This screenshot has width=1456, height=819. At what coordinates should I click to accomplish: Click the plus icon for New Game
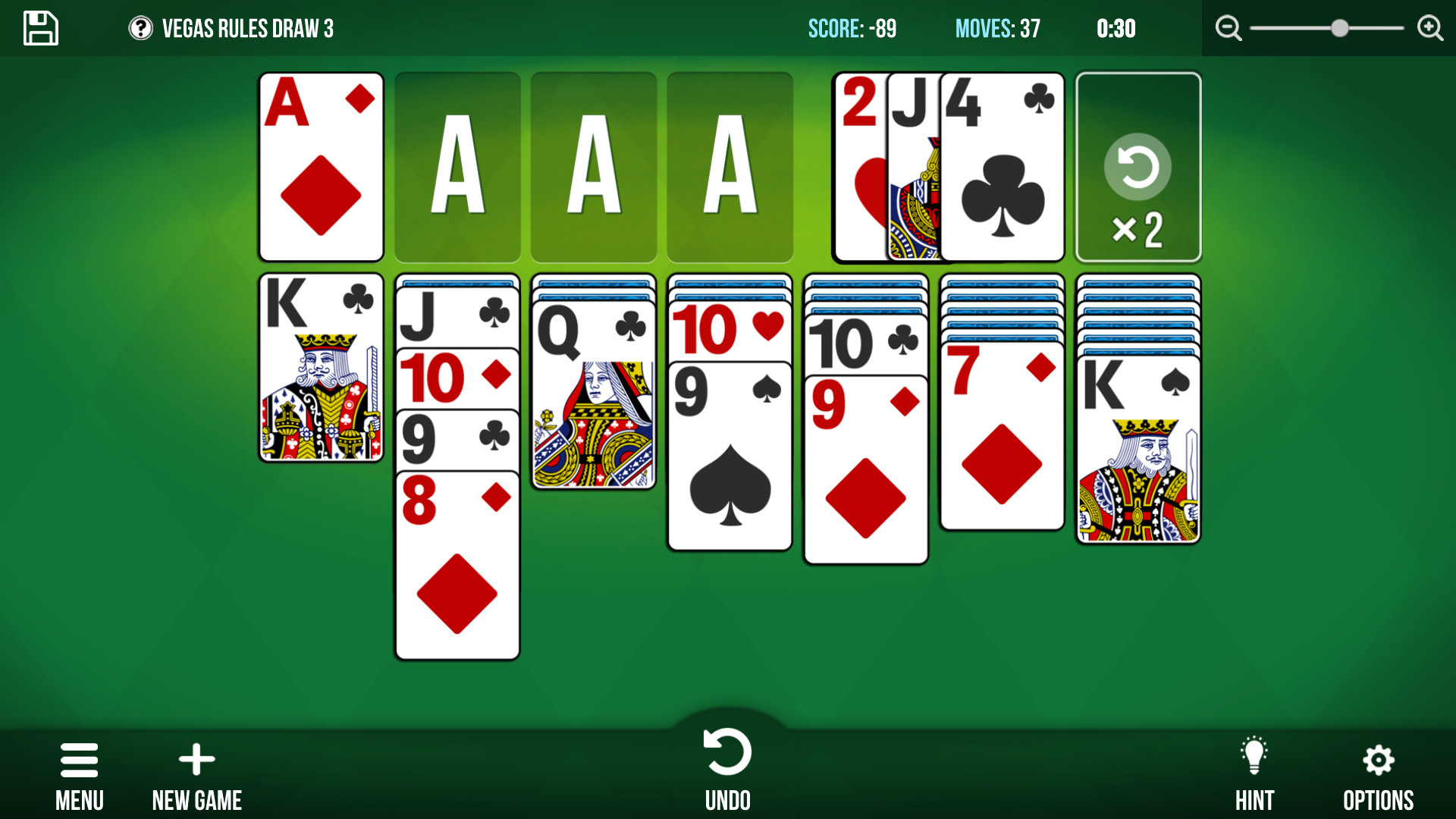196,758
